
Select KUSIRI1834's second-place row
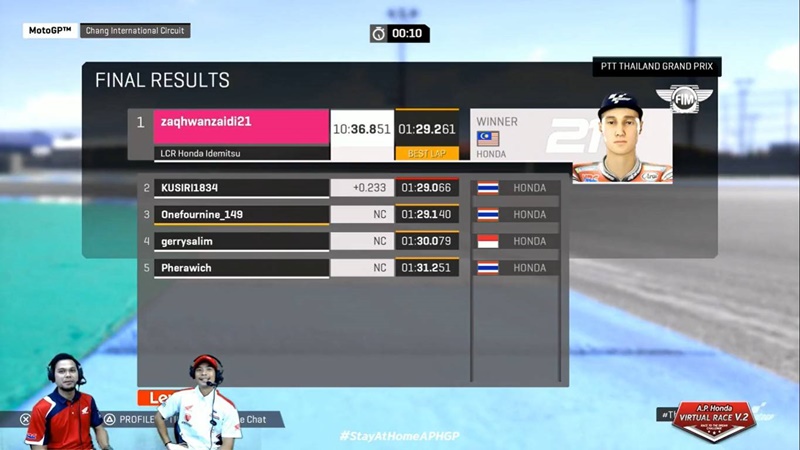click(x=241, y=188)
